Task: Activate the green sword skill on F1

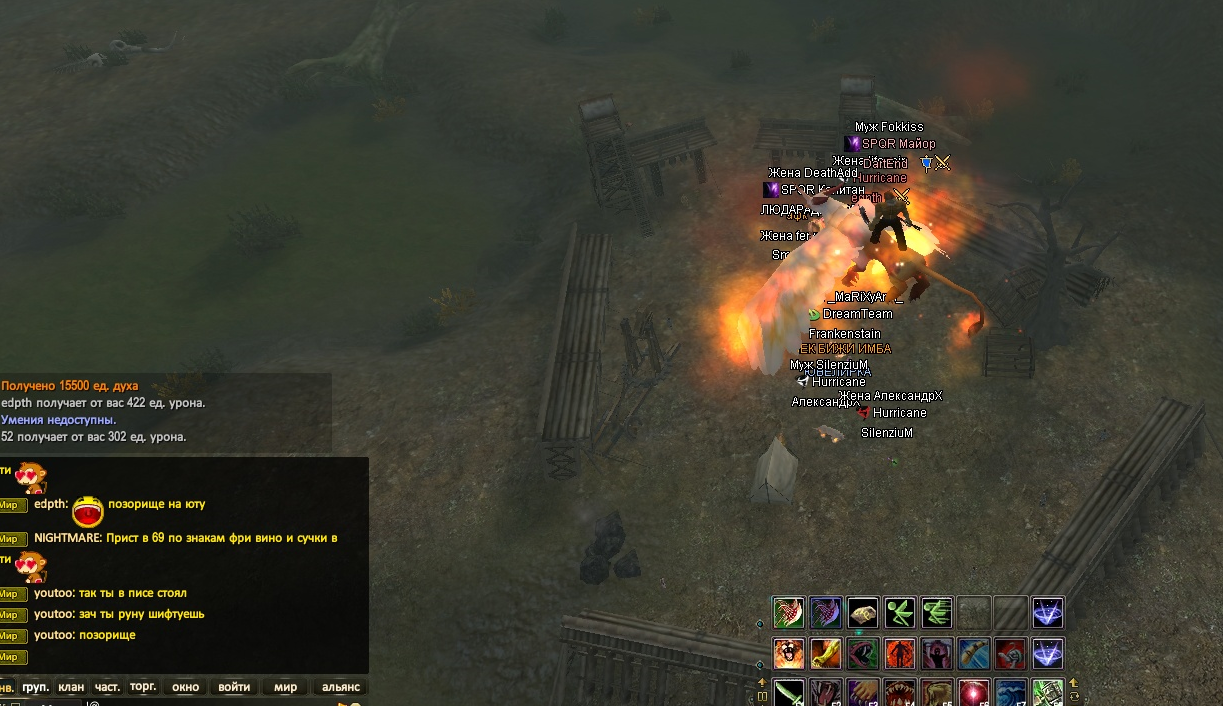Action: pyautogui.click(x=788, y=693)
